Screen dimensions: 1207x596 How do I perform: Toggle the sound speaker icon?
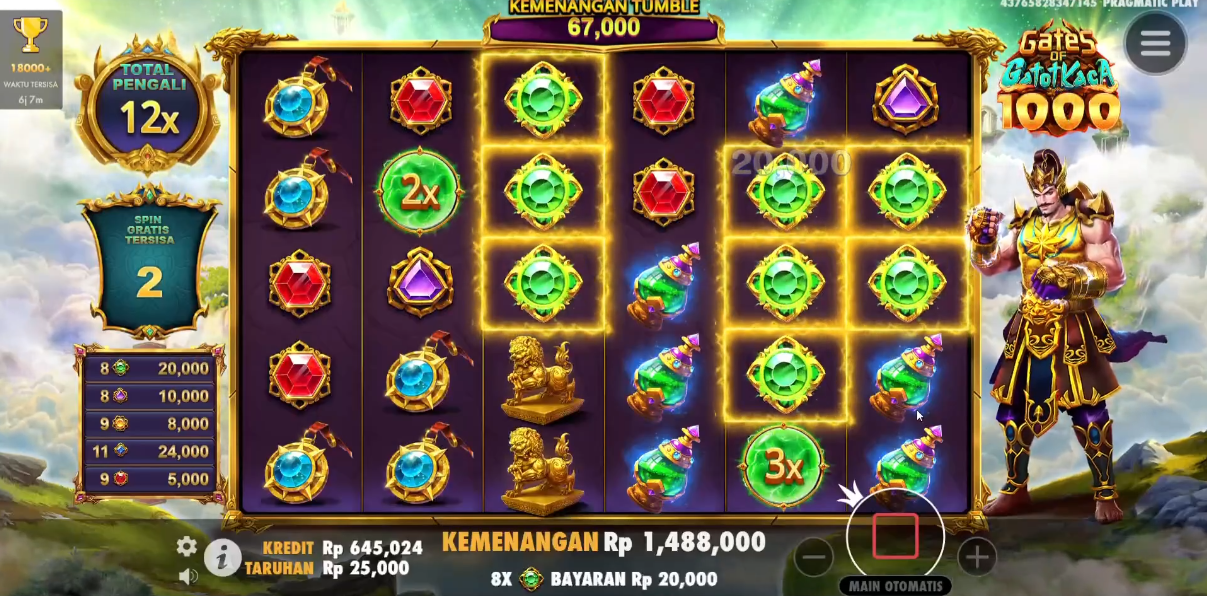point(187,575)
